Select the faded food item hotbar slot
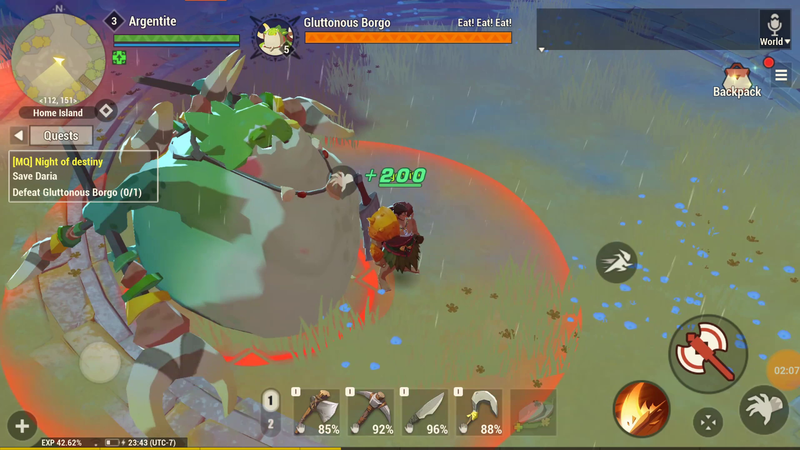Image resolution: width=800 pixels, height=450 pixels. [533, 412]
